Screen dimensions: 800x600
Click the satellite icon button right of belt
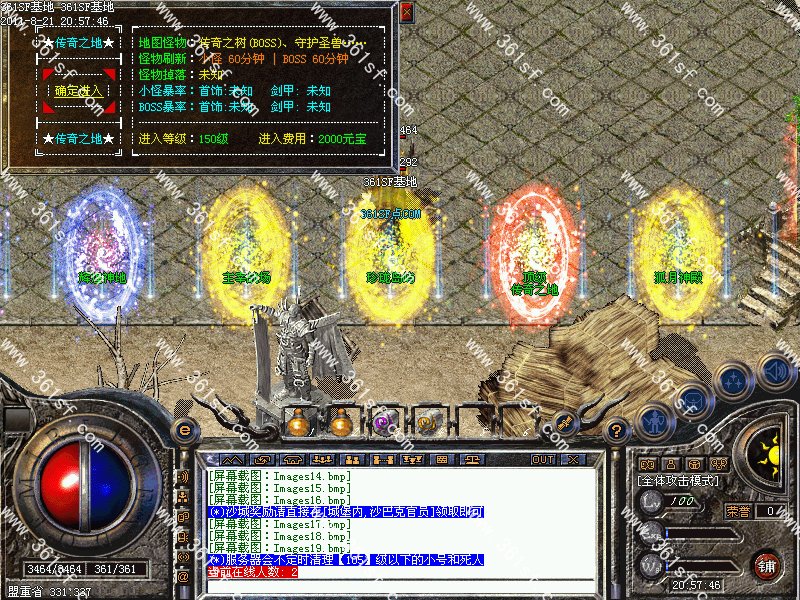(x=563, y=423)
